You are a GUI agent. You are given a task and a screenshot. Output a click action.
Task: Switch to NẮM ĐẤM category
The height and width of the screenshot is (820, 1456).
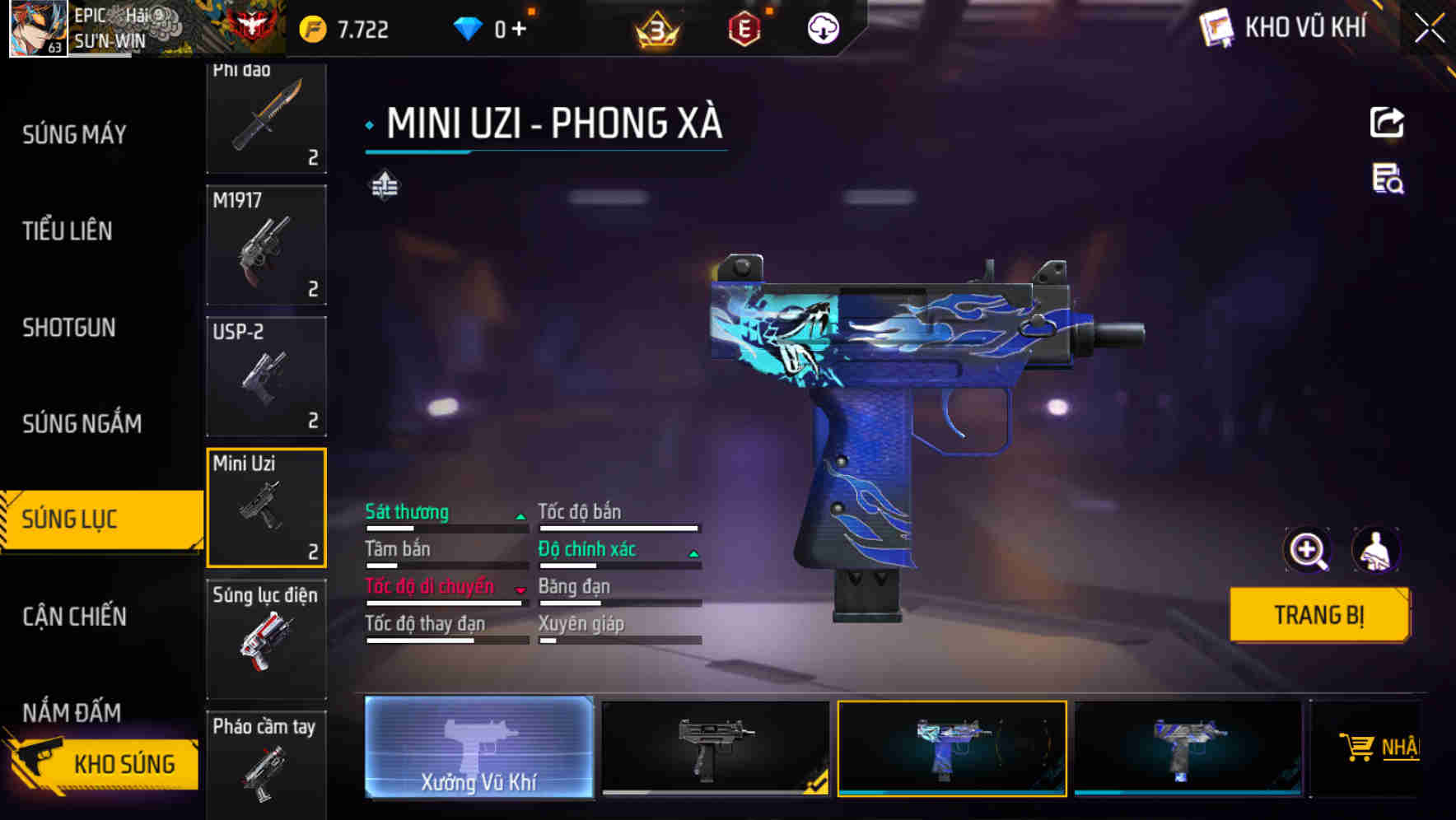(x=70, y=714)
